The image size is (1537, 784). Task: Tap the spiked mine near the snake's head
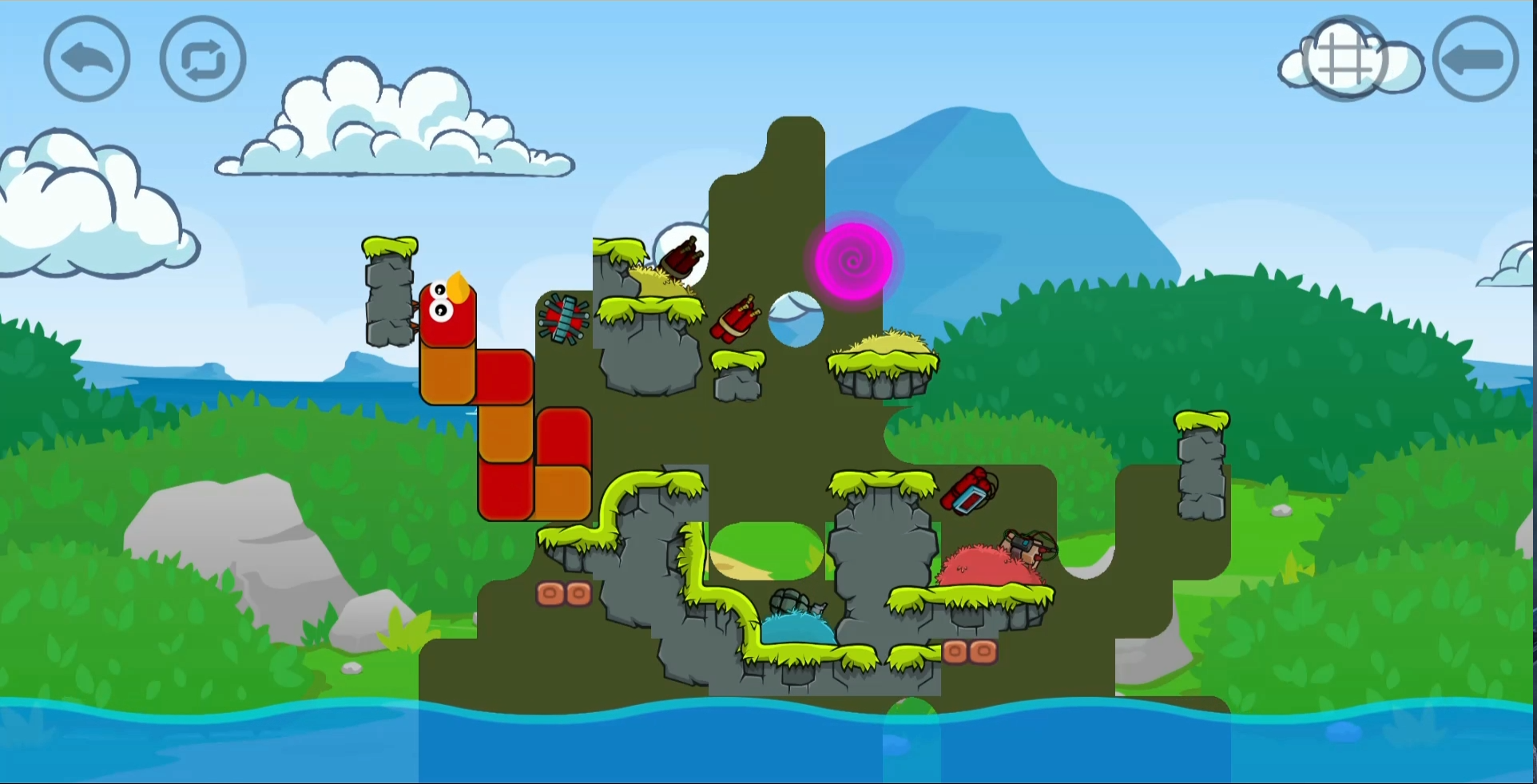coord(566,318)
